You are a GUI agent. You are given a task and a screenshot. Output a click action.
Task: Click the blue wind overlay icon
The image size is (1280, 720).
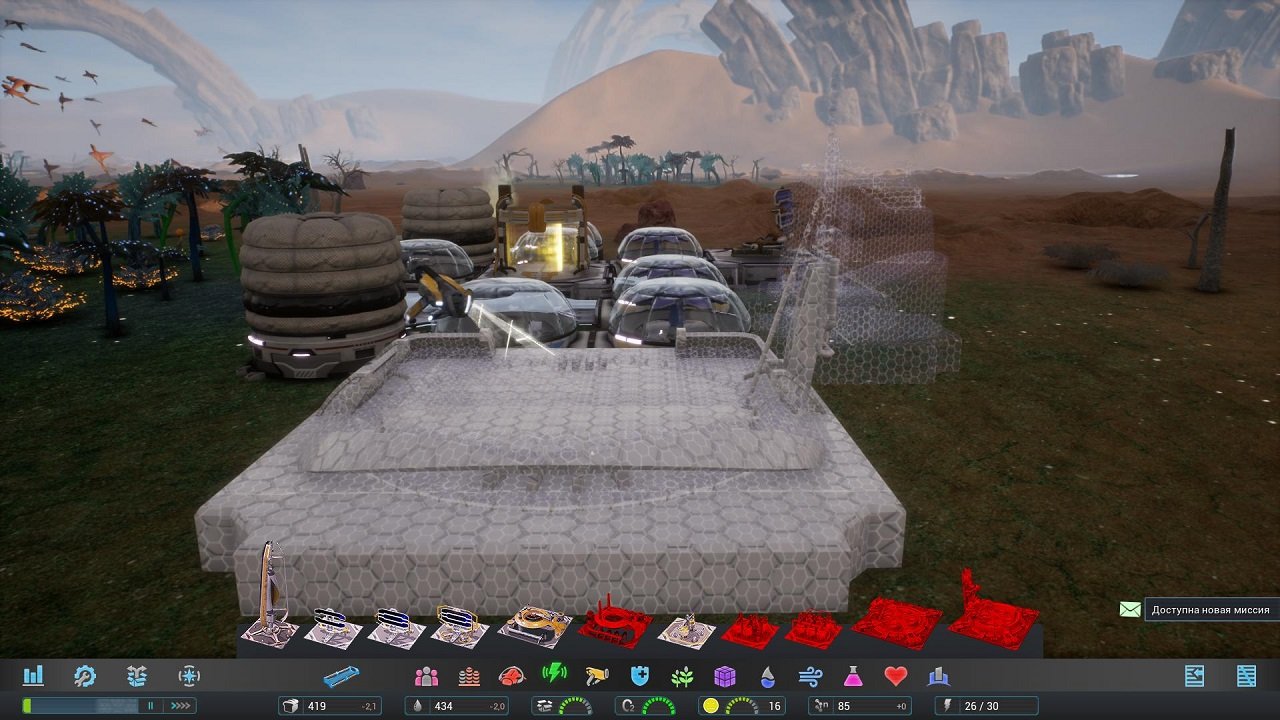812,676
